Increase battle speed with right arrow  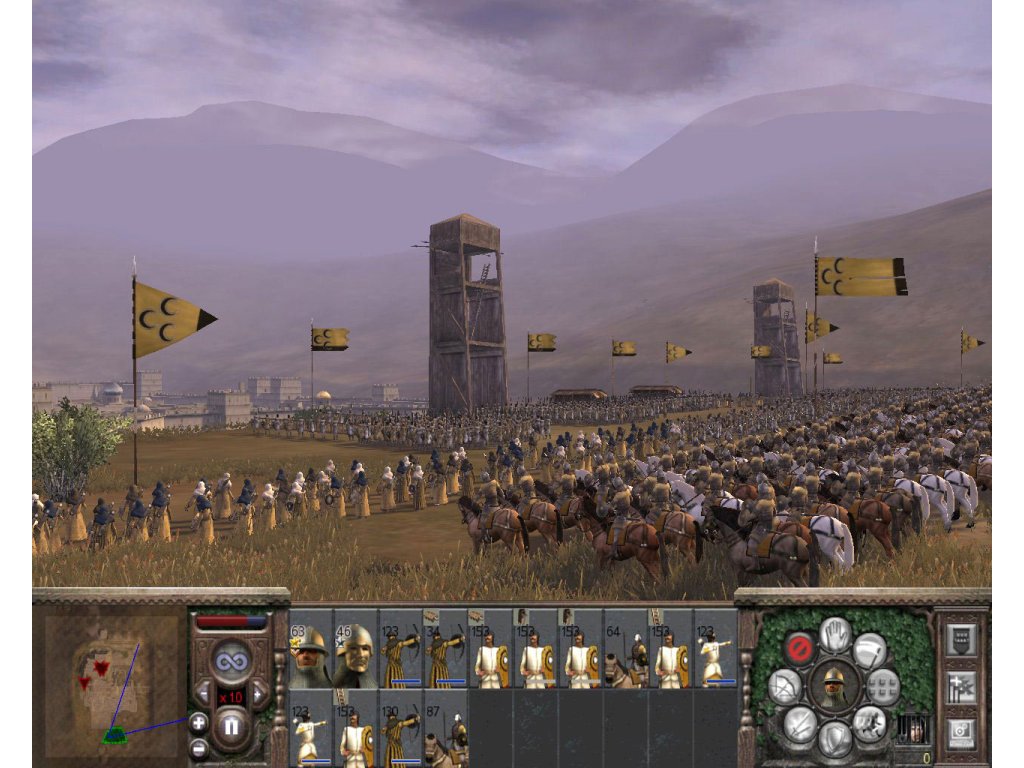259,692
